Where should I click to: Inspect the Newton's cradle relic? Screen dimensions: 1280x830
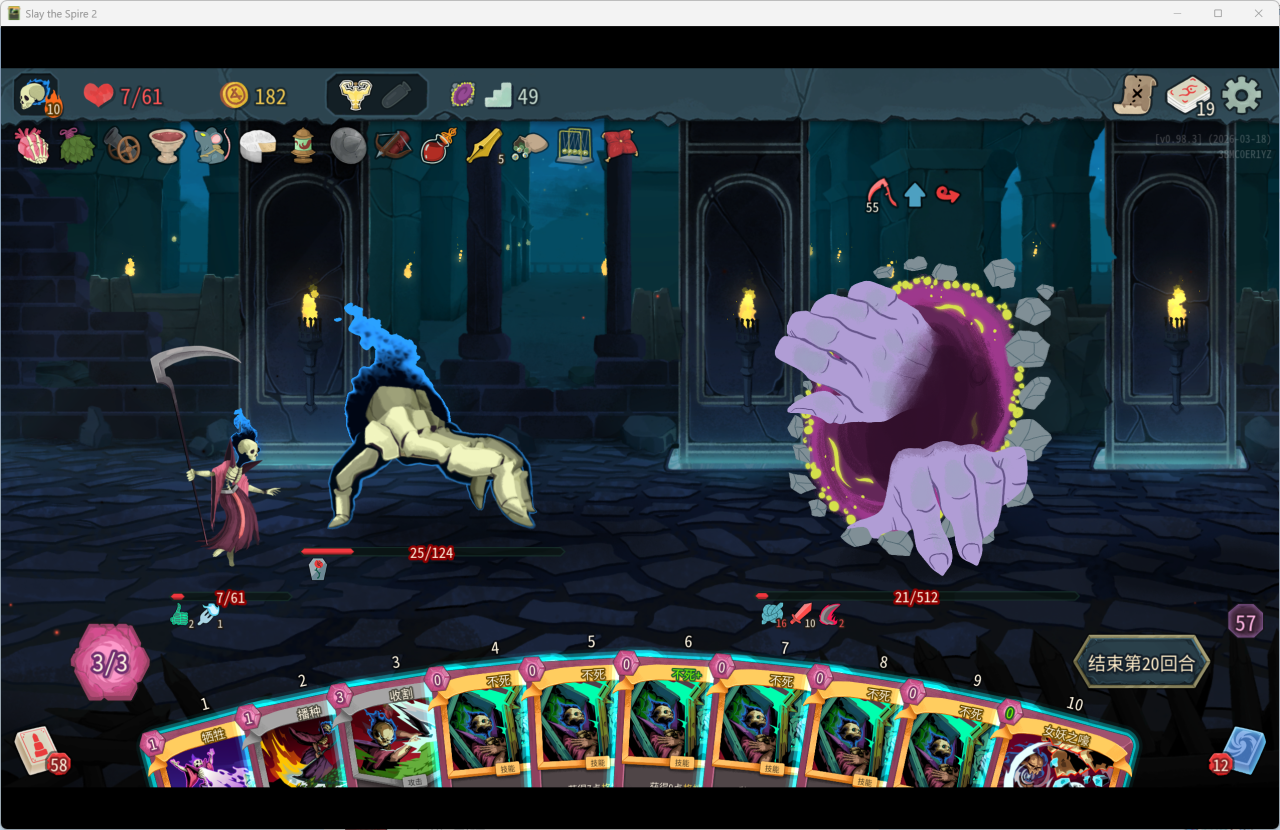(x=574, y=146)
